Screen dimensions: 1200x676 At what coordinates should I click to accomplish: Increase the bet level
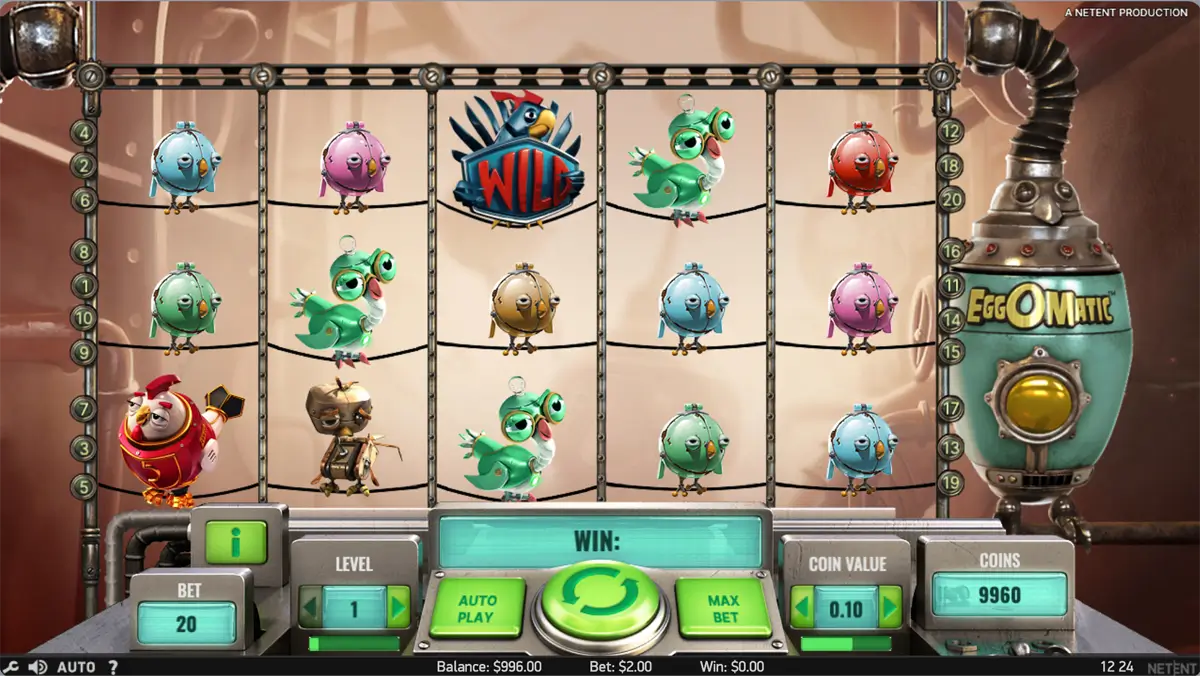[x=398, y=607]
